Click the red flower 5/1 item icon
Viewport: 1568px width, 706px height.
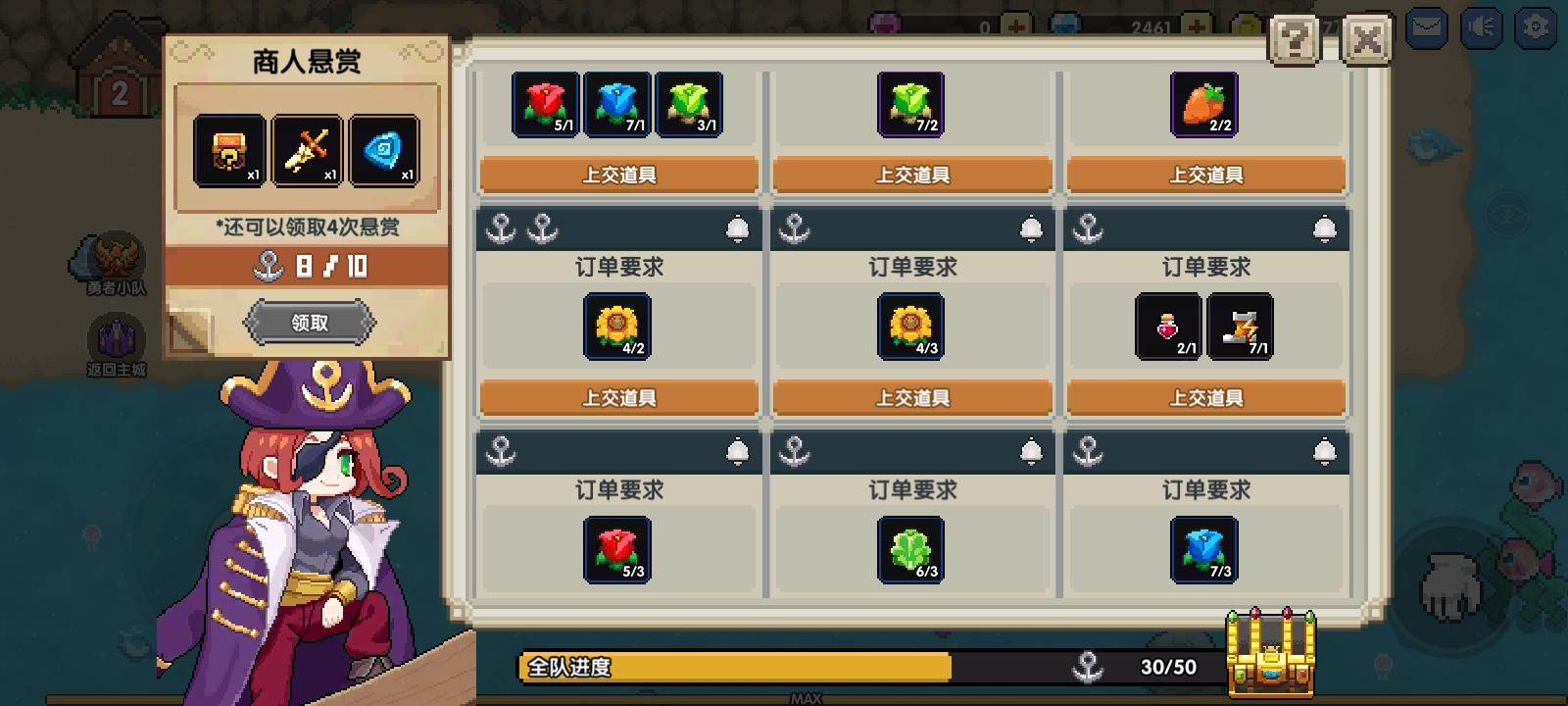[x=546, y=104]
